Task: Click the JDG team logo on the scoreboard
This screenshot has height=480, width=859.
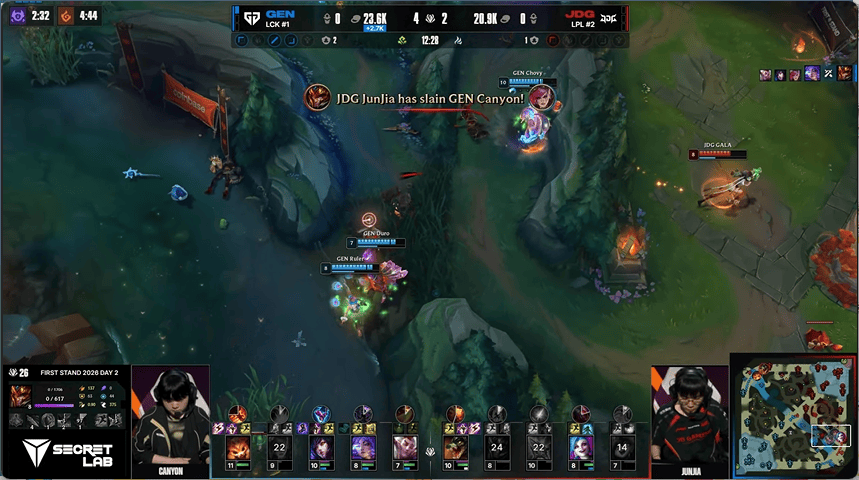Action: 608,18
